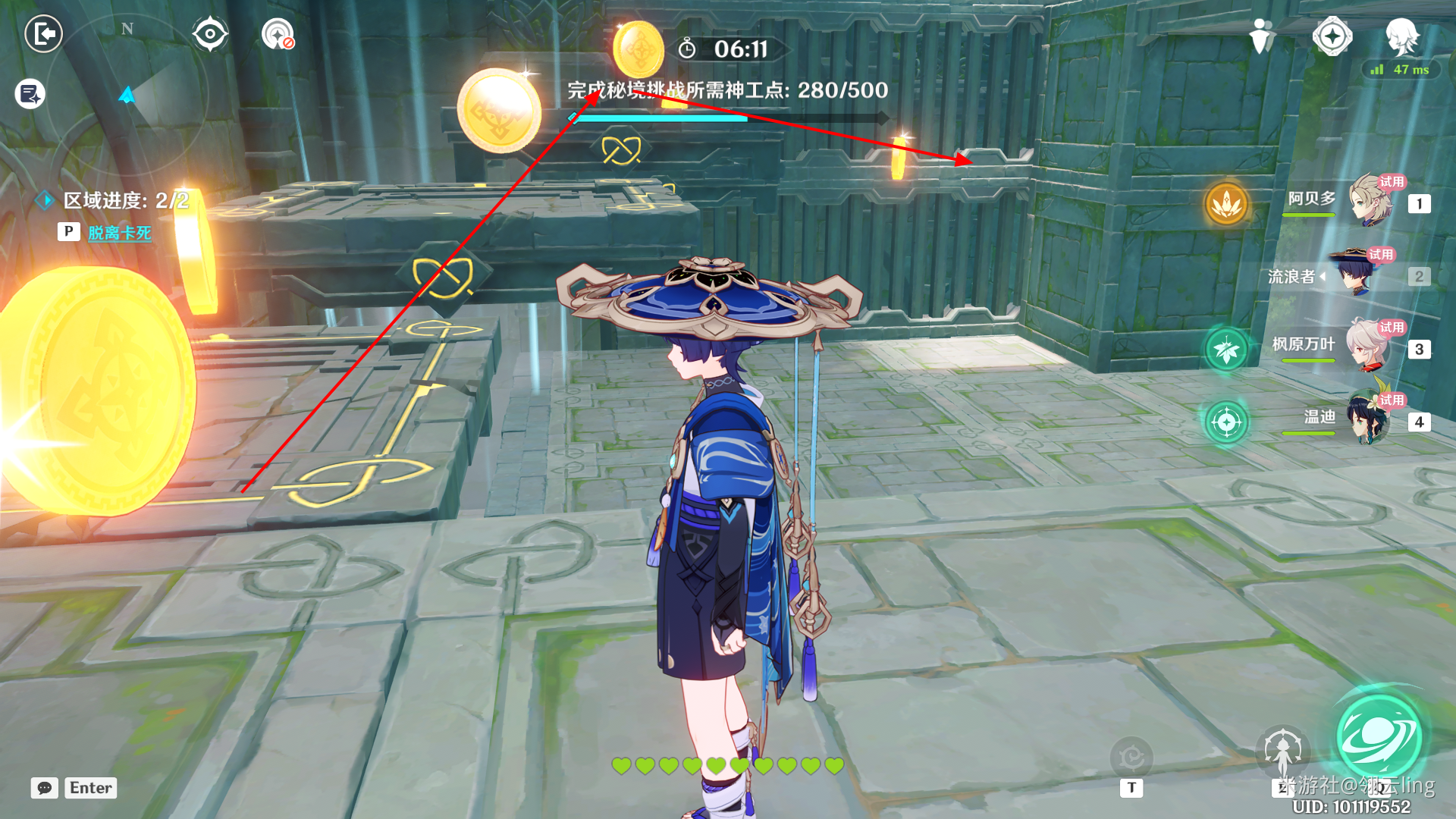Click 温迪's Anemo burst icon
The width and height of the screenshot is (1456, 819).
1226,422
